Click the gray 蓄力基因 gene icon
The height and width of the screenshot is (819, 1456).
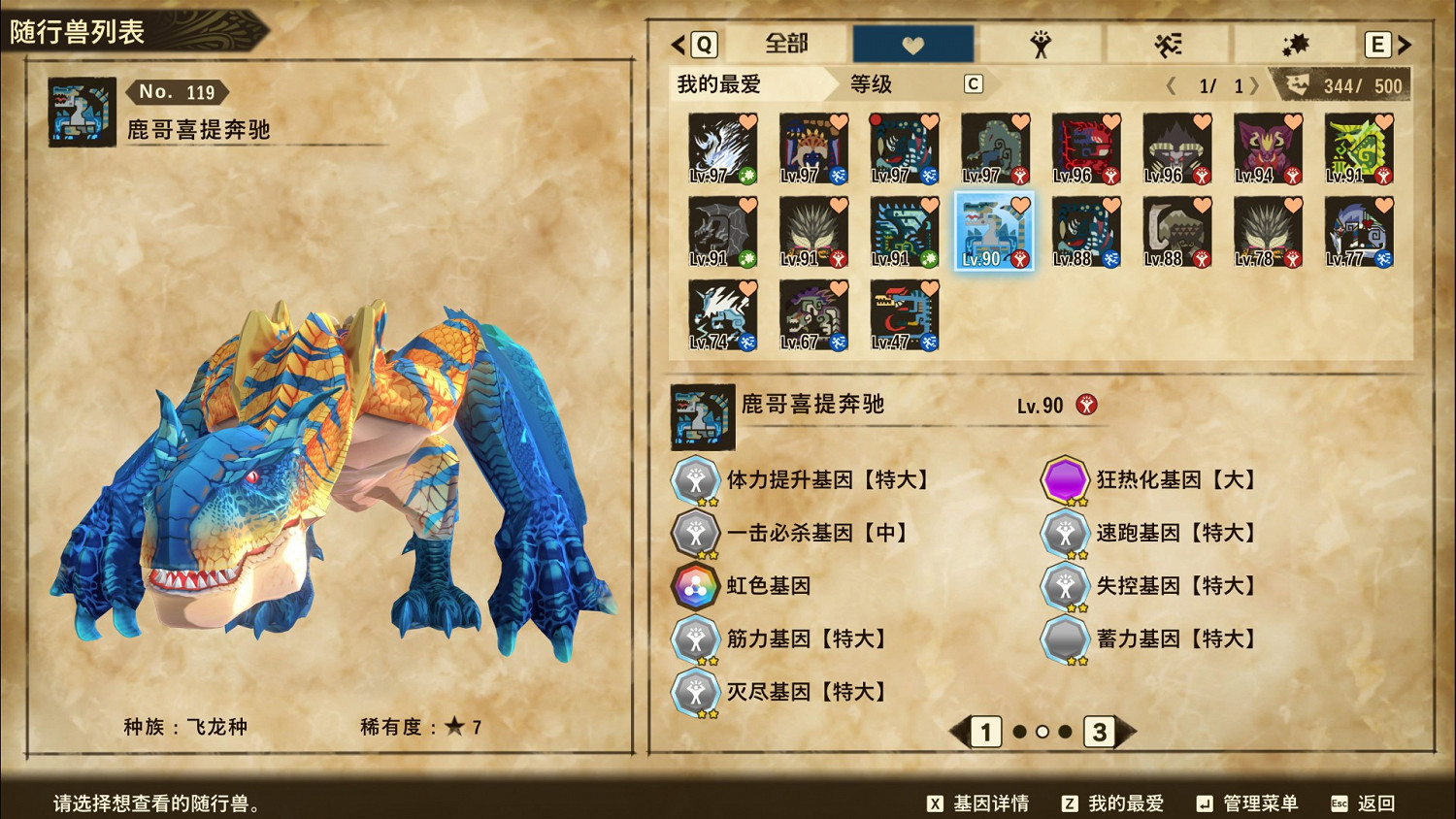pyautogui.click(x=1064, y=639)
